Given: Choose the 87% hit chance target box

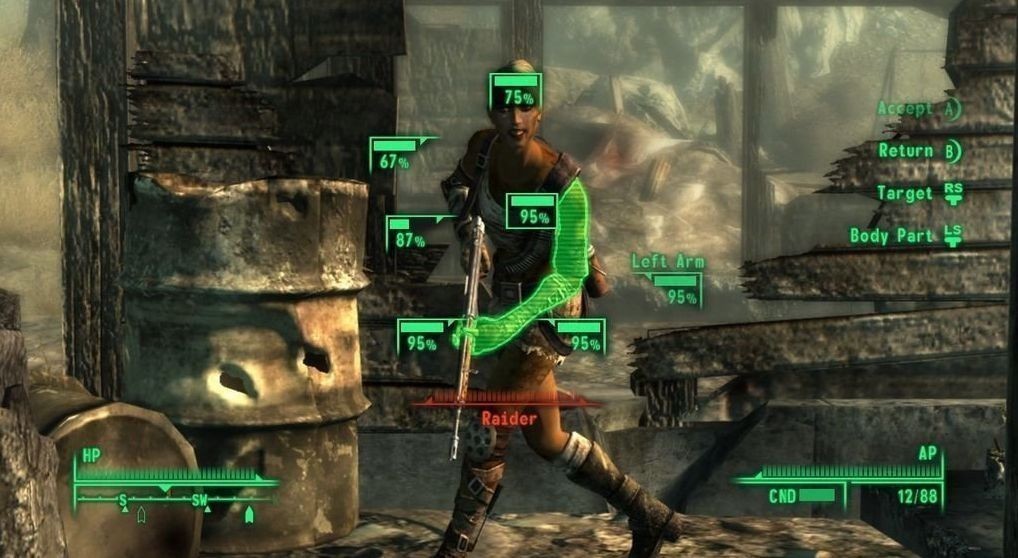Looking at the screenshot, I should pyautogui.click(x=410, y=234).
